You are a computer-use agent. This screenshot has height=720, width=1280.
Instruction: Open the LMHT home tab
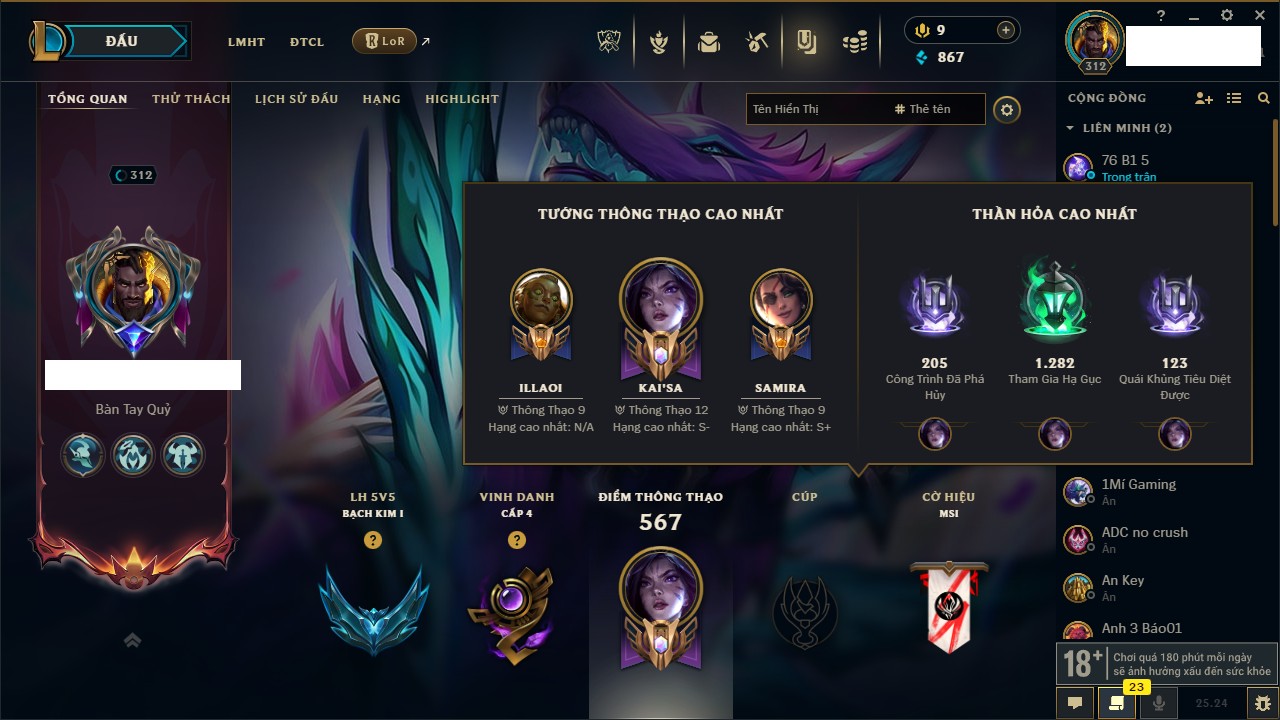(x=246, y=42)
